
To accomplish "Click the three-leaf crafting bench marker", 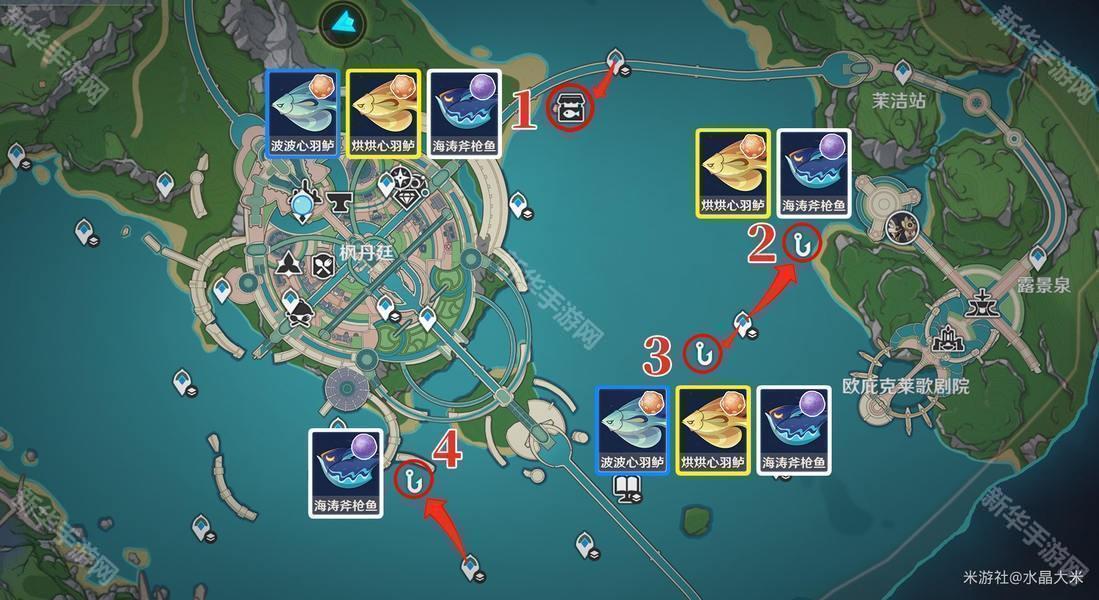I will (289, 264).
